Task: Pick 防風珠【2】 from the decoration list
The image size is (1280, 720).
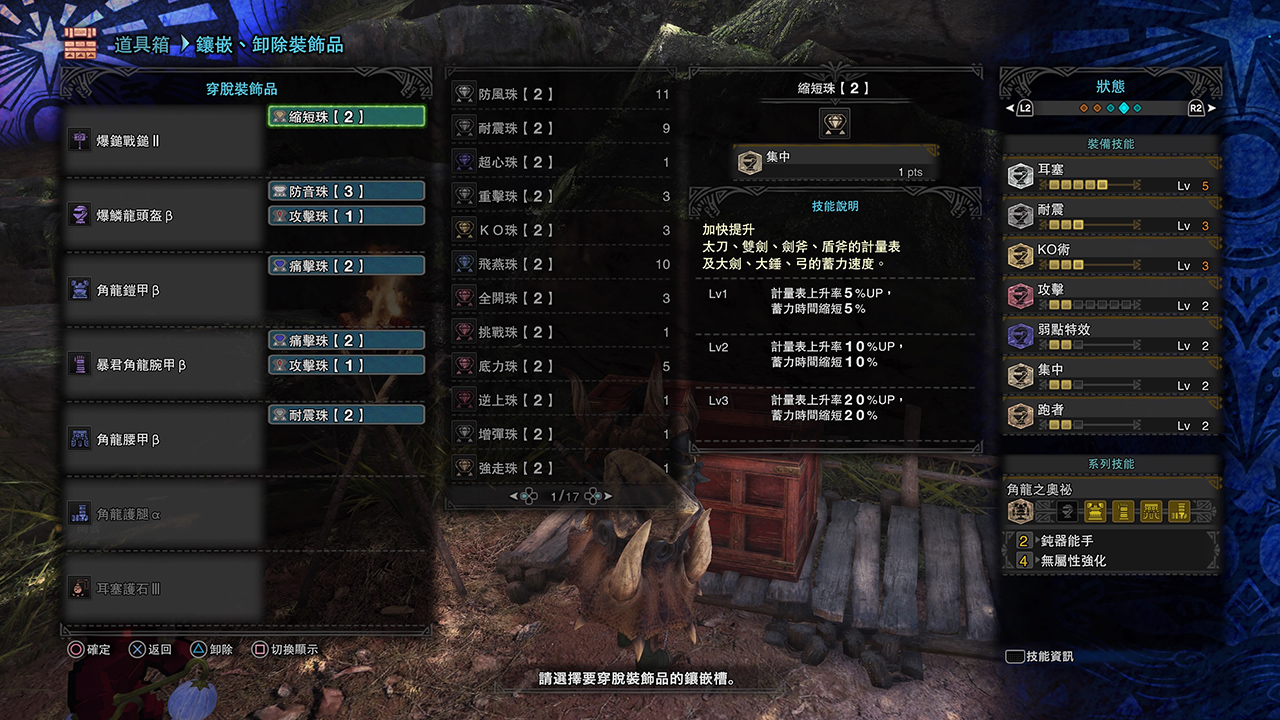Action: 560,95
